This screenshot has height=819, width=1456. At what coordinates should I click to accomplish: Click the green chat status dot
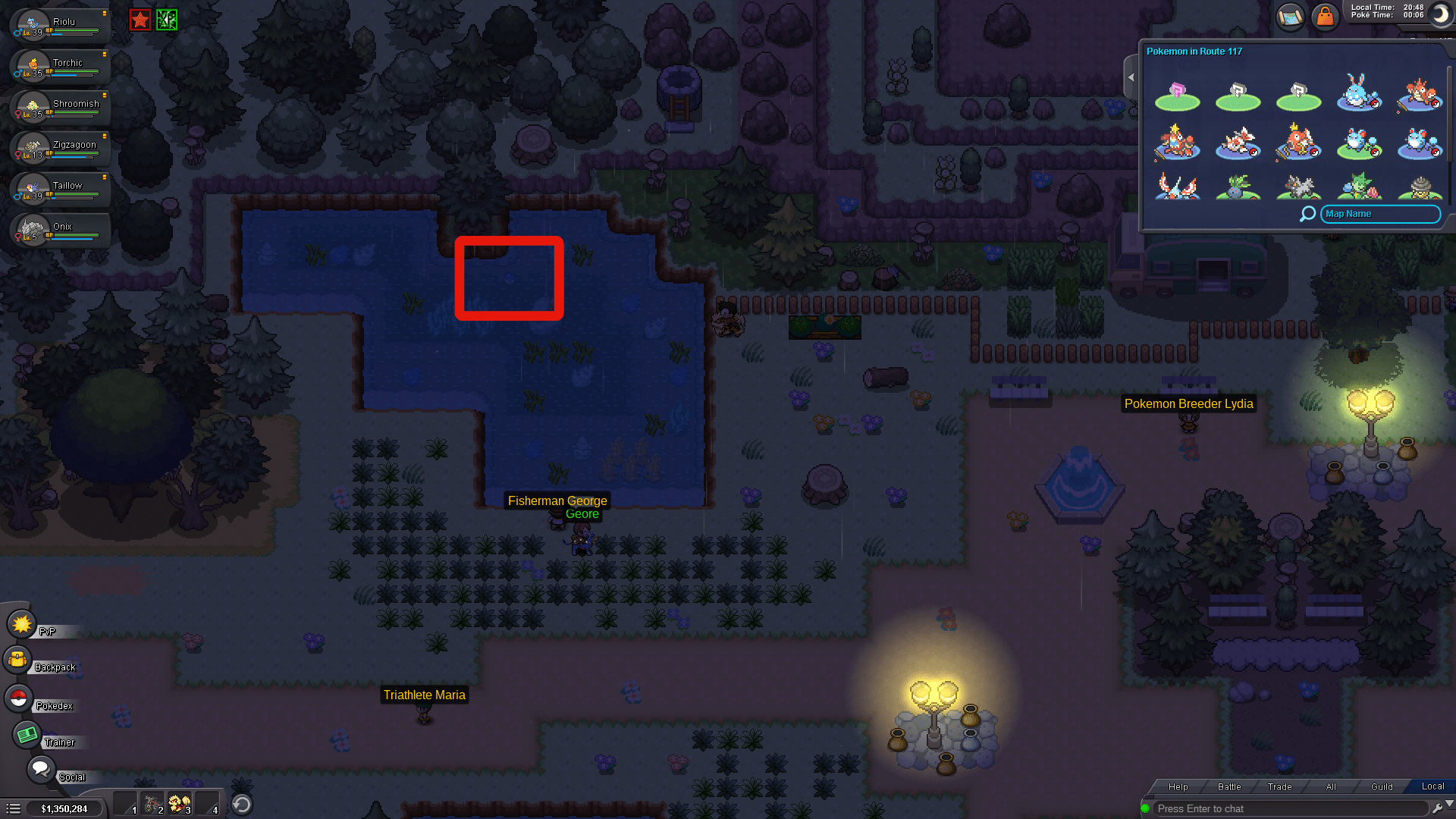(1147, 808)
